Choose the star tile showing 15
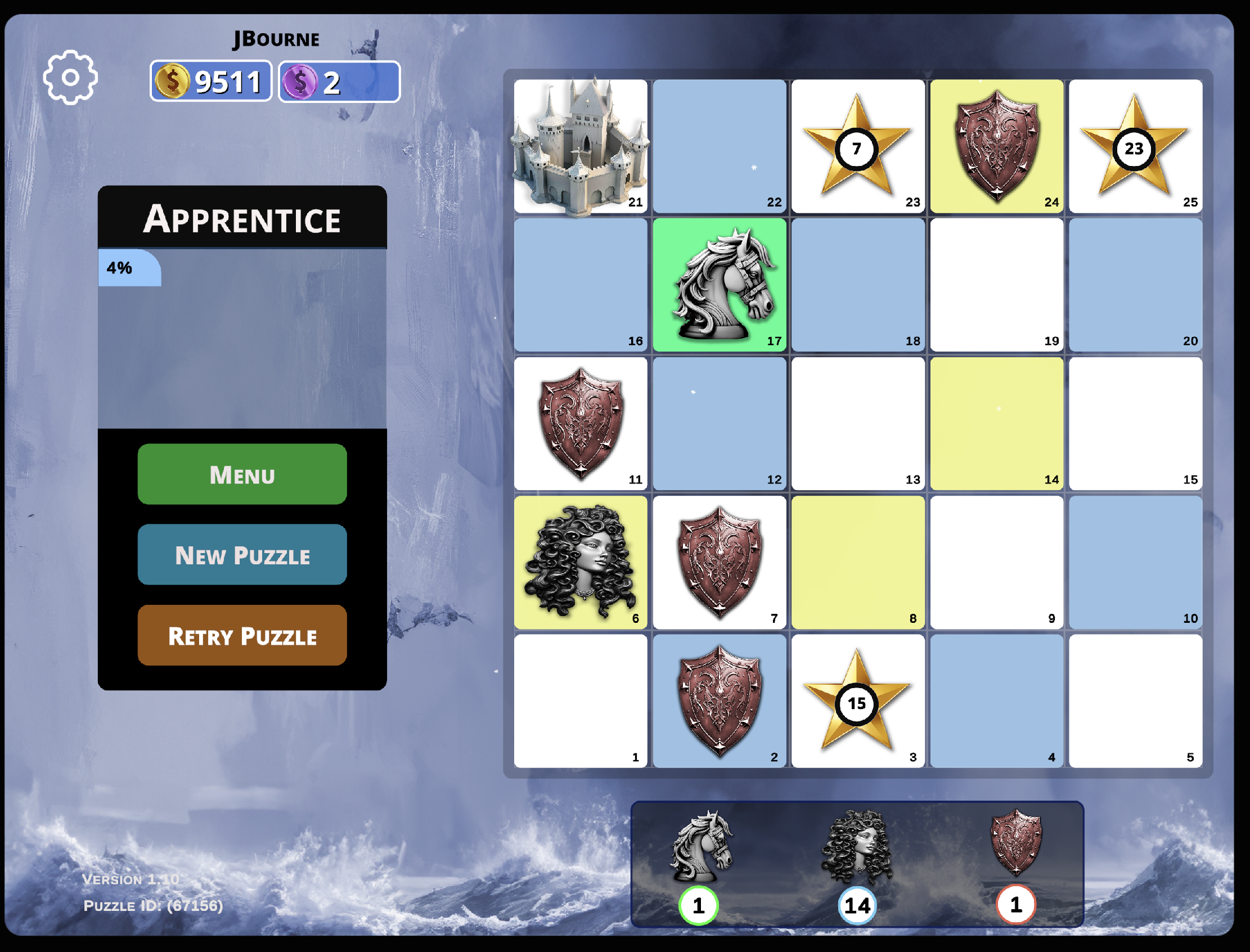1250x952 pixels. click(857, 702)
